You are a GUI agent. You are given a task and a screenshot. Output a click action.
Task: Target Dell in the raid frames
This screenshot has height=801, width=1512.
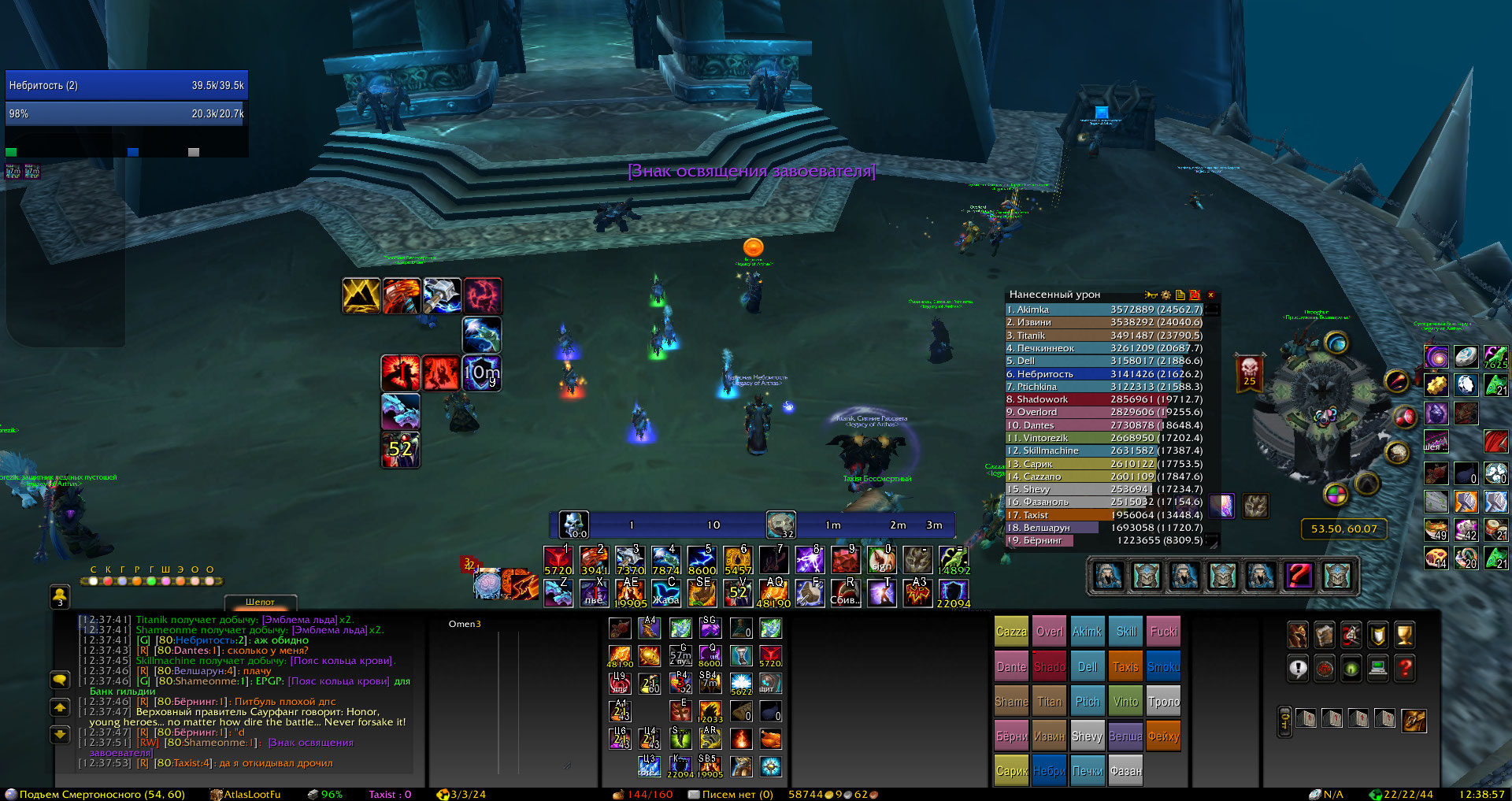click(1088, 667)
